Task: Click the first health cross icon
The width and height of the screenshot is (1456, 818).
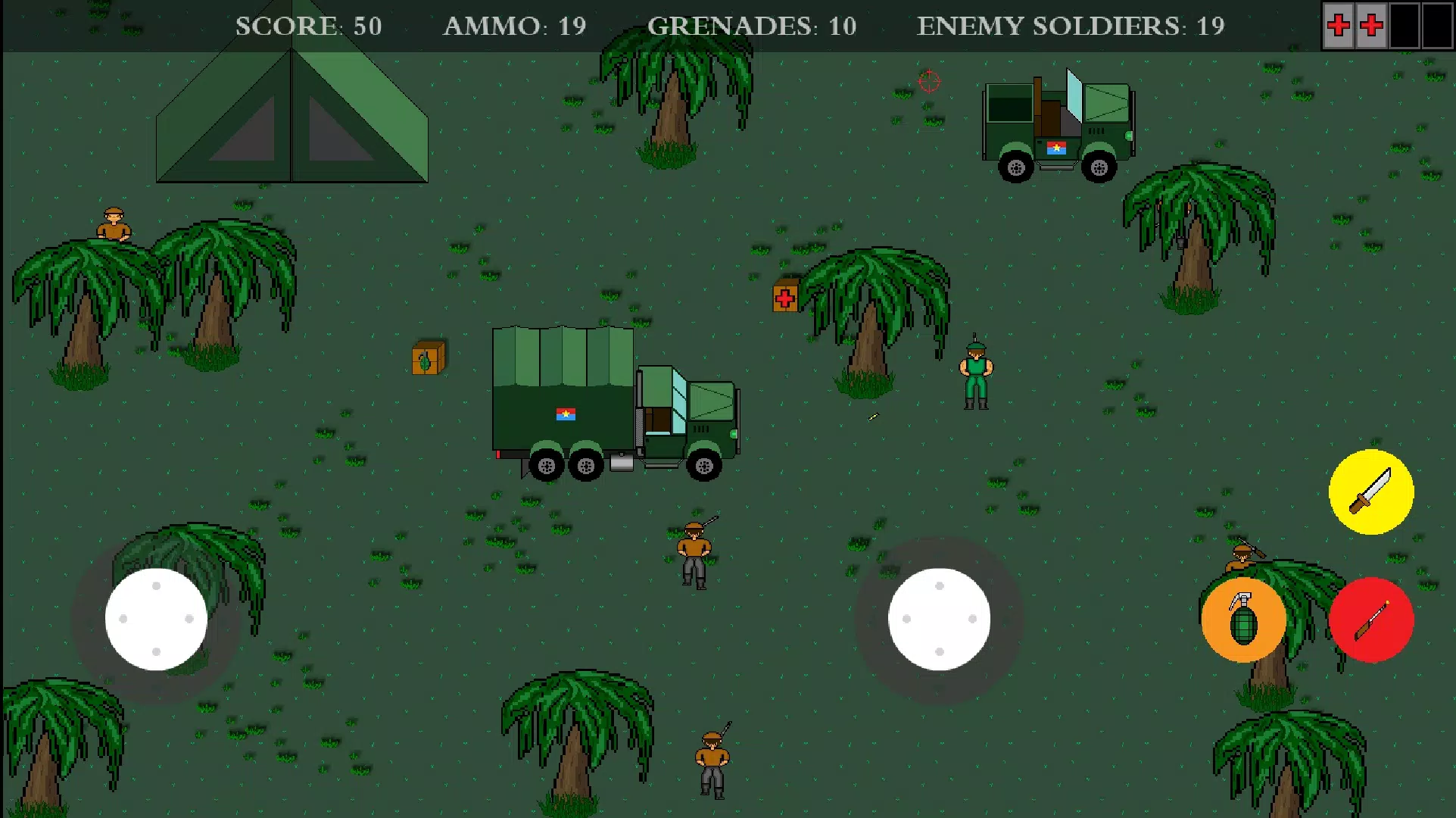Action: click(1339, 26)
